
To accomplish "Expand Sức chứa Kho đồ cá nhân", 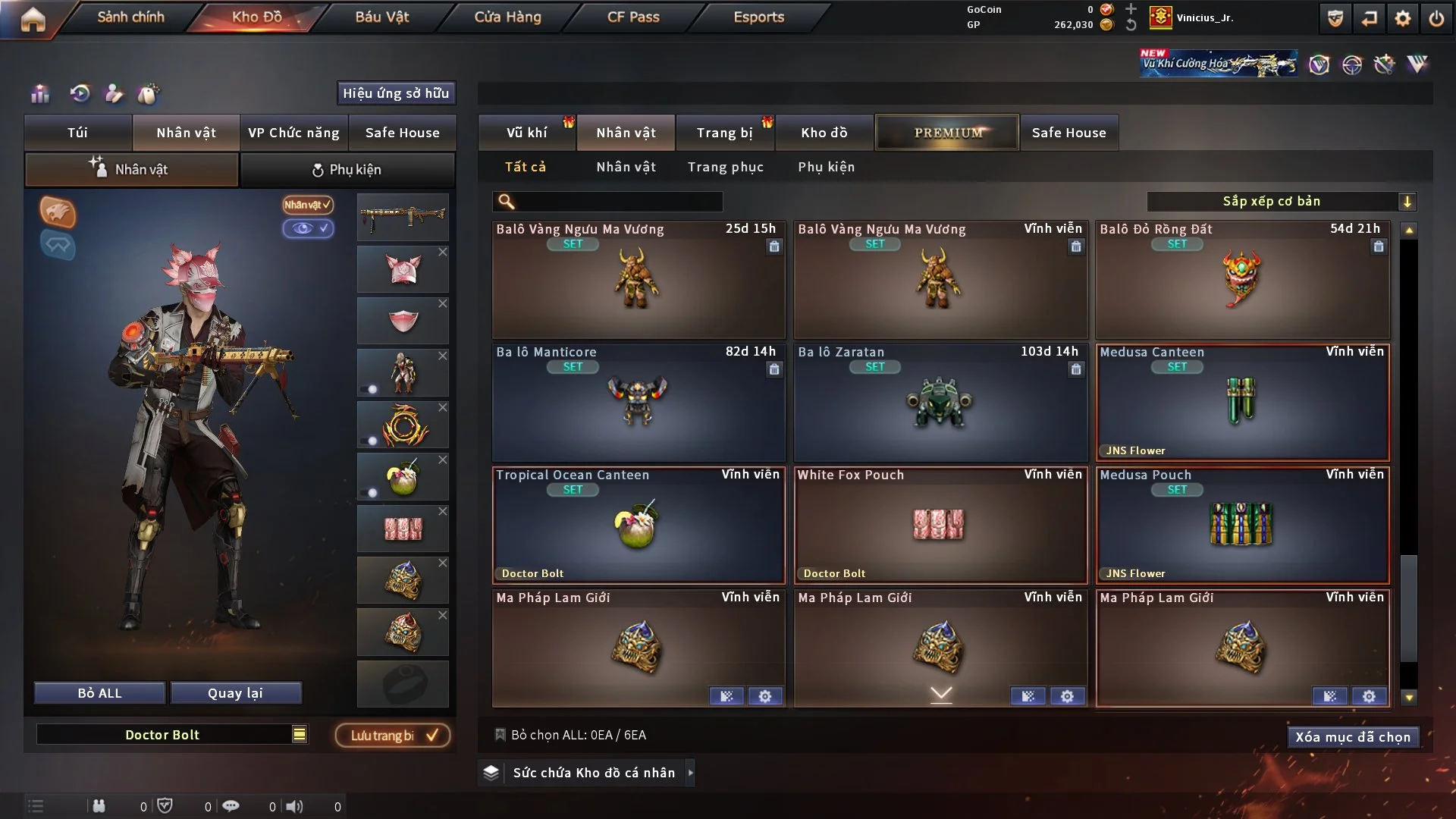I will tap(690, 773).
